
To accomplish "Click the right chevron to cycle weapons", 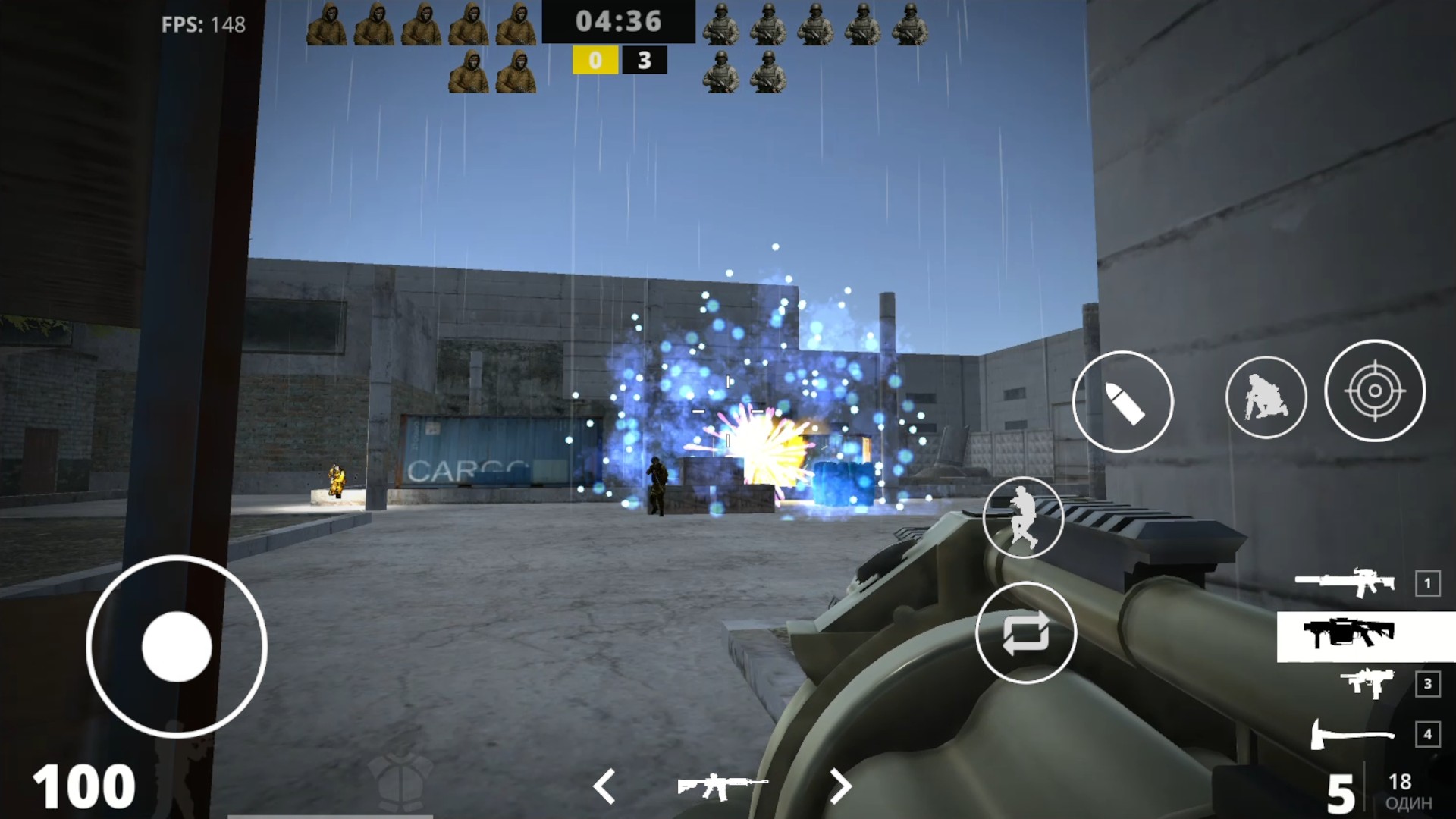I will point(841,787).
